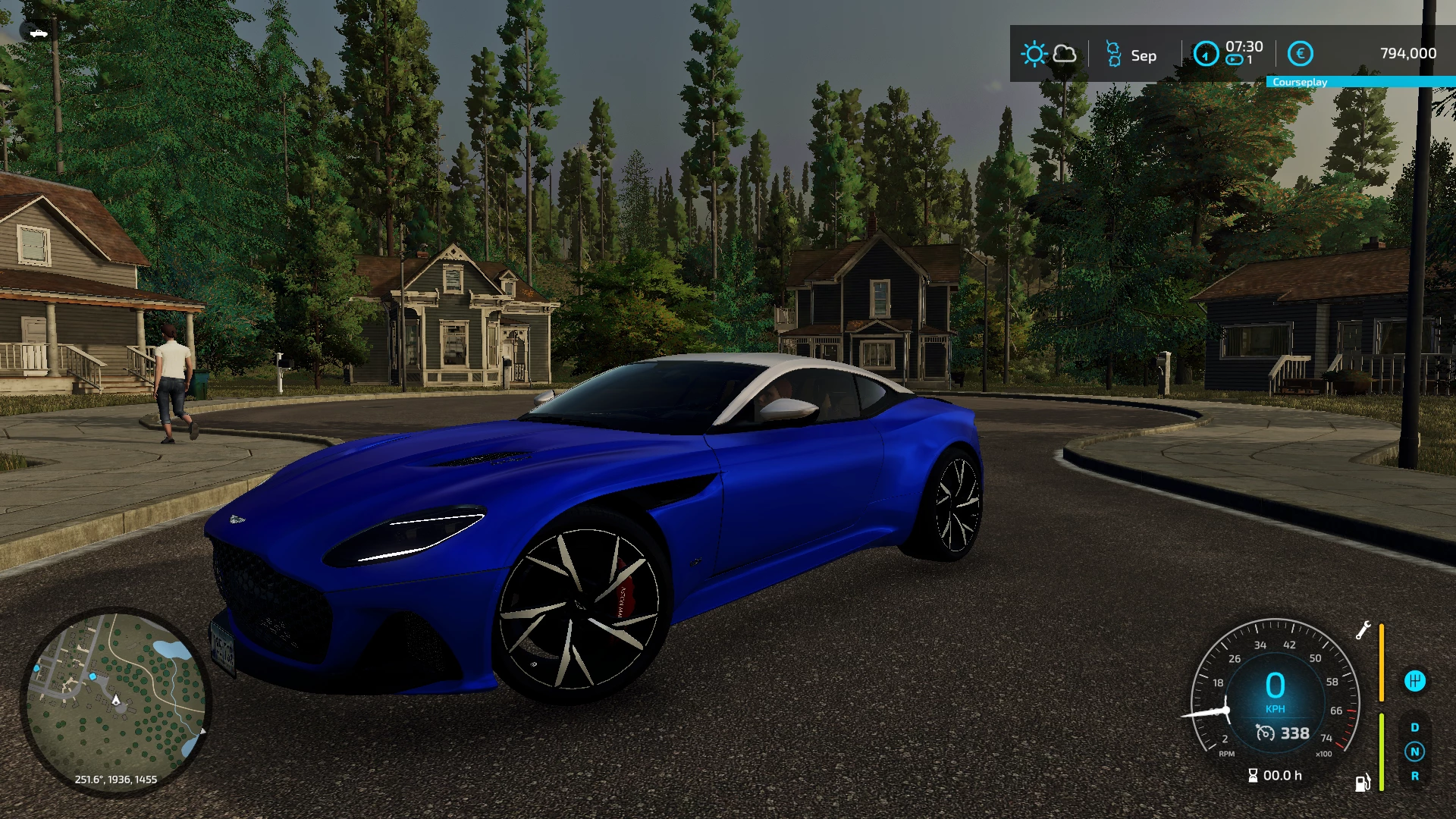
Task: Click the cloud forecast icon
Action: 1065,55
